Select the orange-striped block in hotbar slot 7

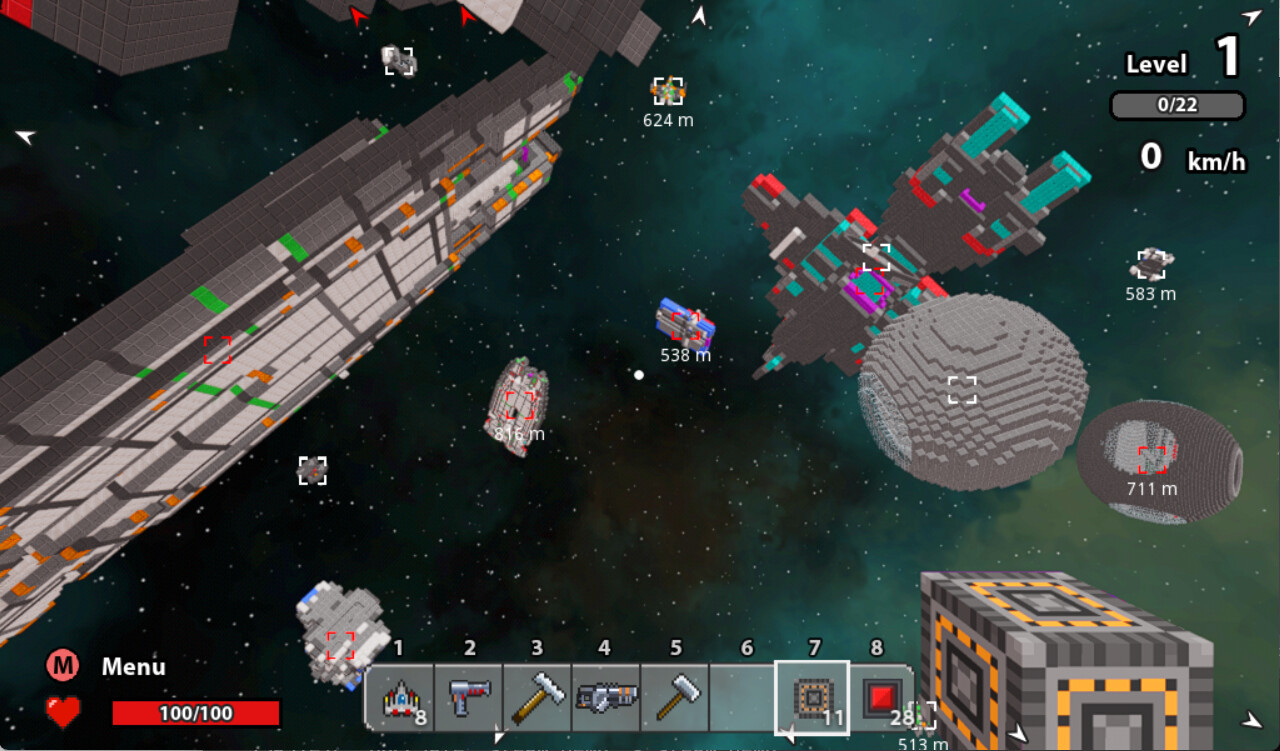pos(811,697)
